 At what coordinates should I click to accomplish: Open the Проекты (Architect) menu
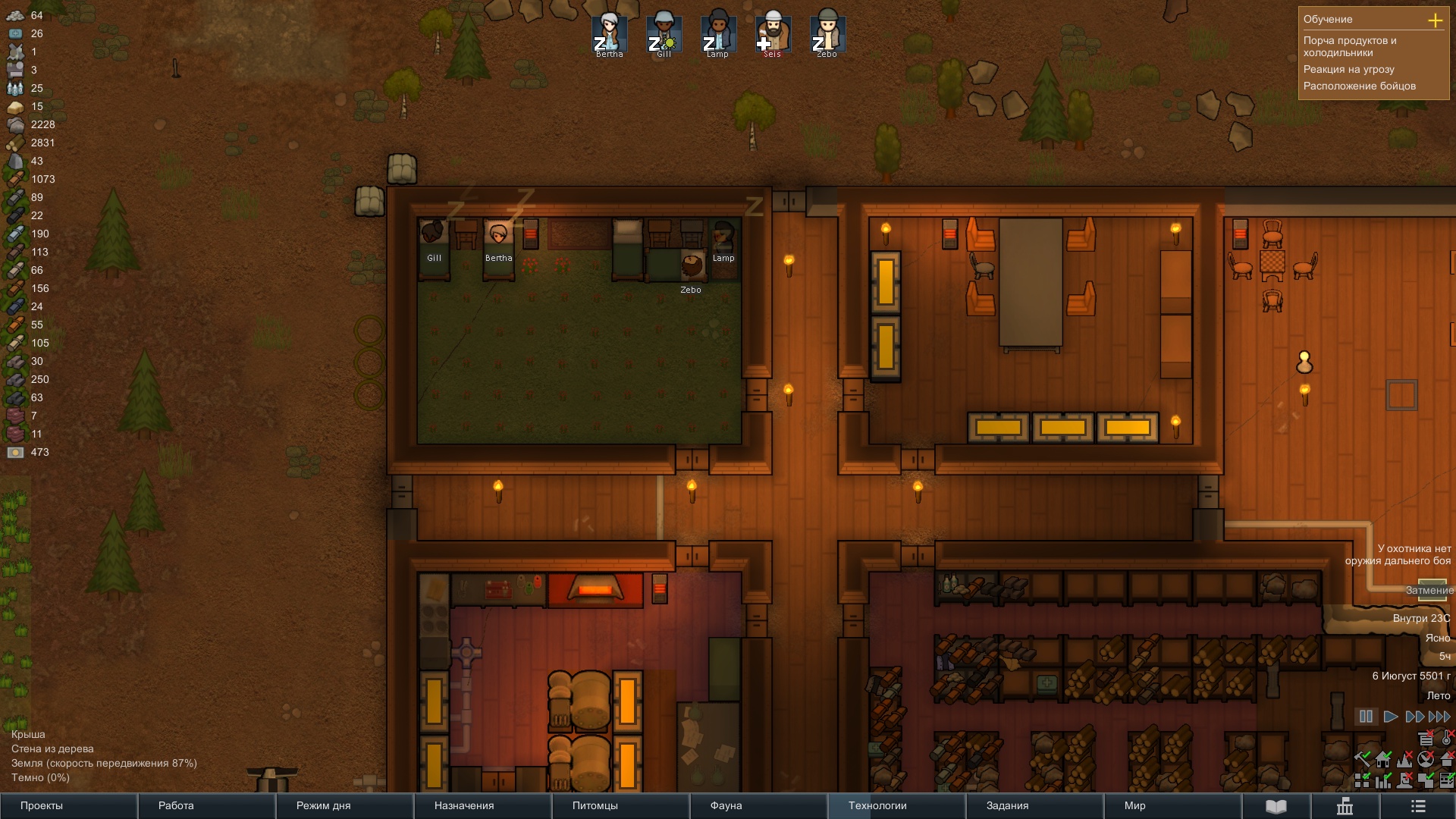coord(68,805)
